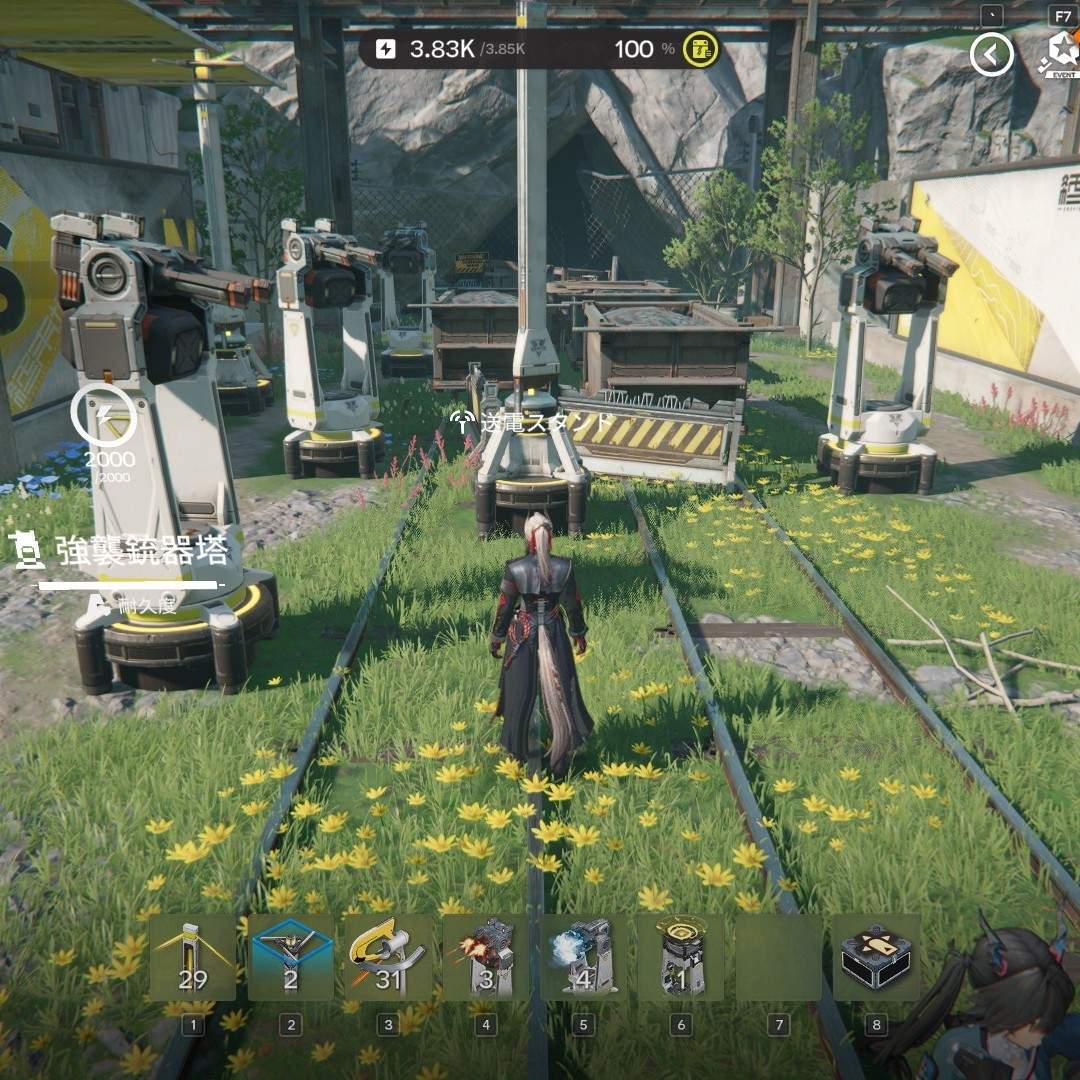Click the yellow circular battery icon
Viewport: 1080px width, 1080px height.
[701, 49]
